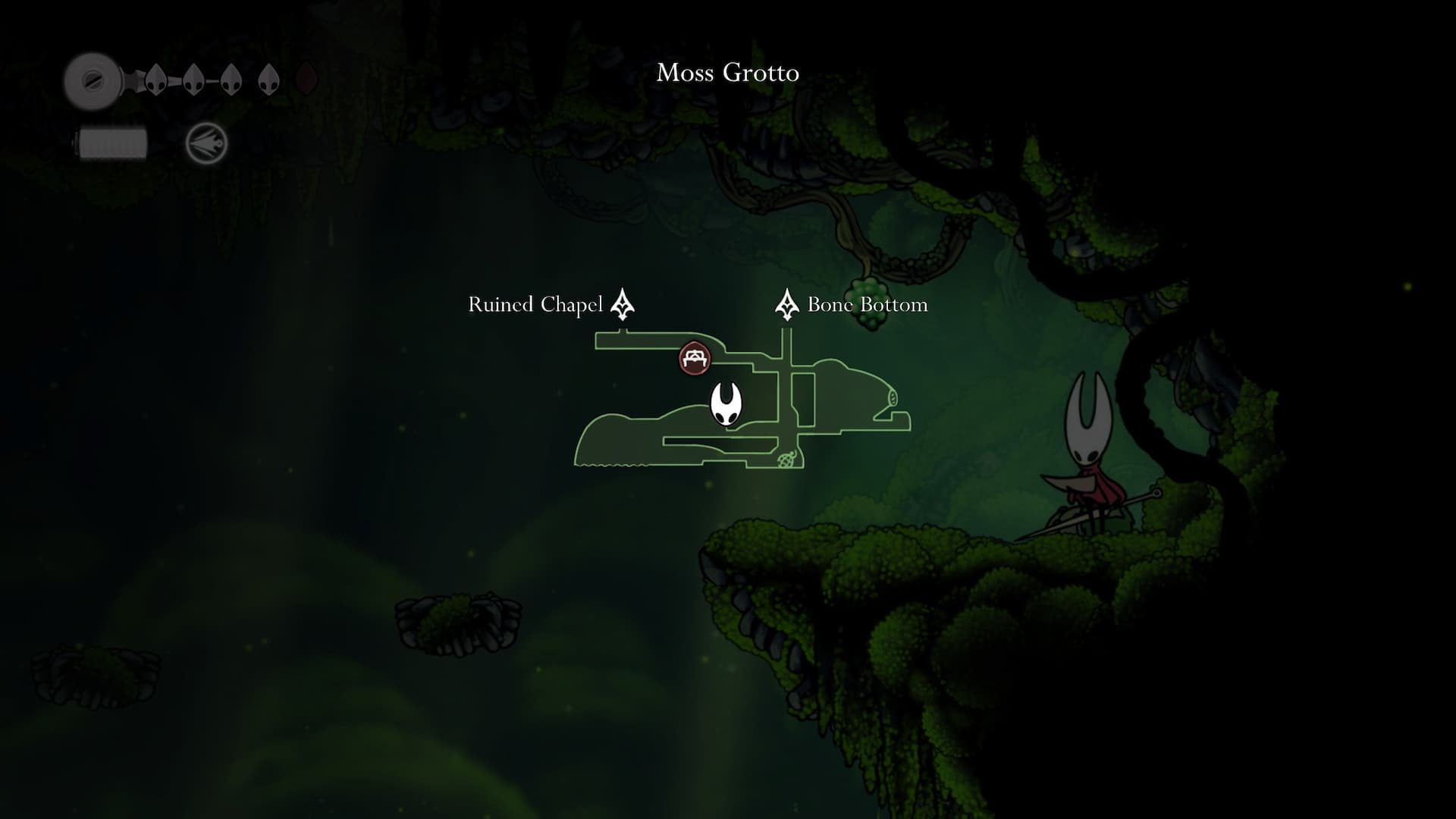The height and width of the screenshot is (819, 1456).
Task: Select the Ruined Chapel exit marker
Action: point(623,304)
